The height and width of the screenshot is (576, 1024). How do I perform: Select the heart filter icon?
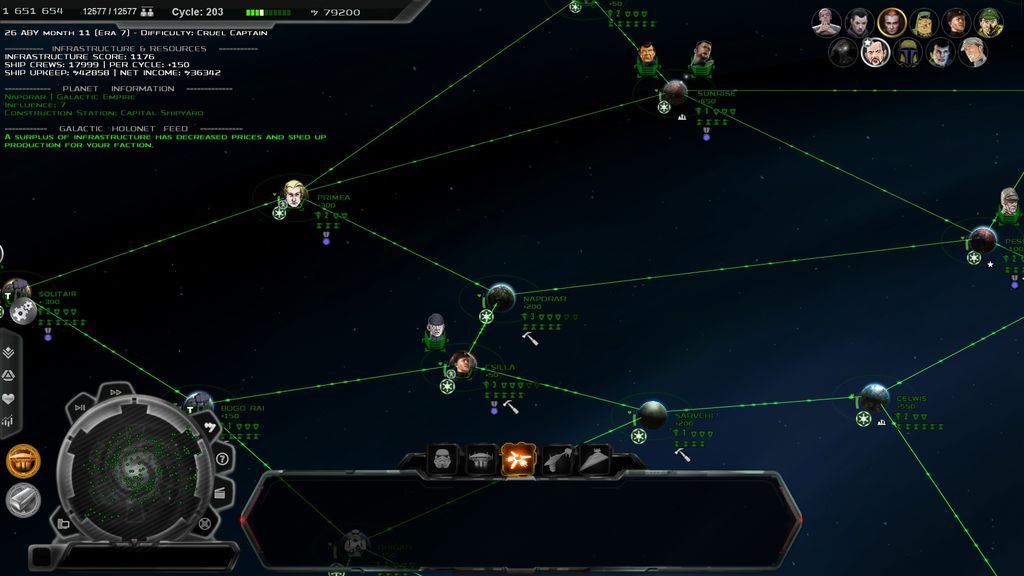(9, 399)
